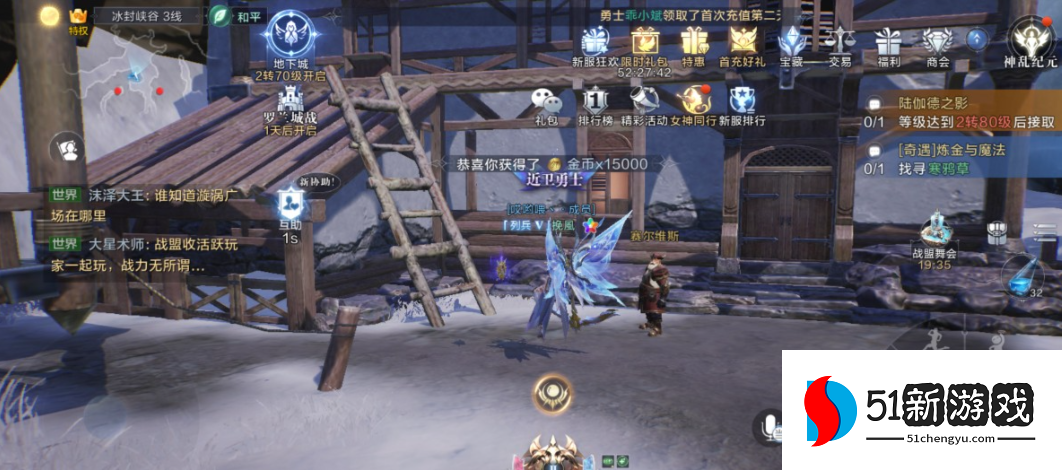Open the 女神同行 goddess event

693,102
